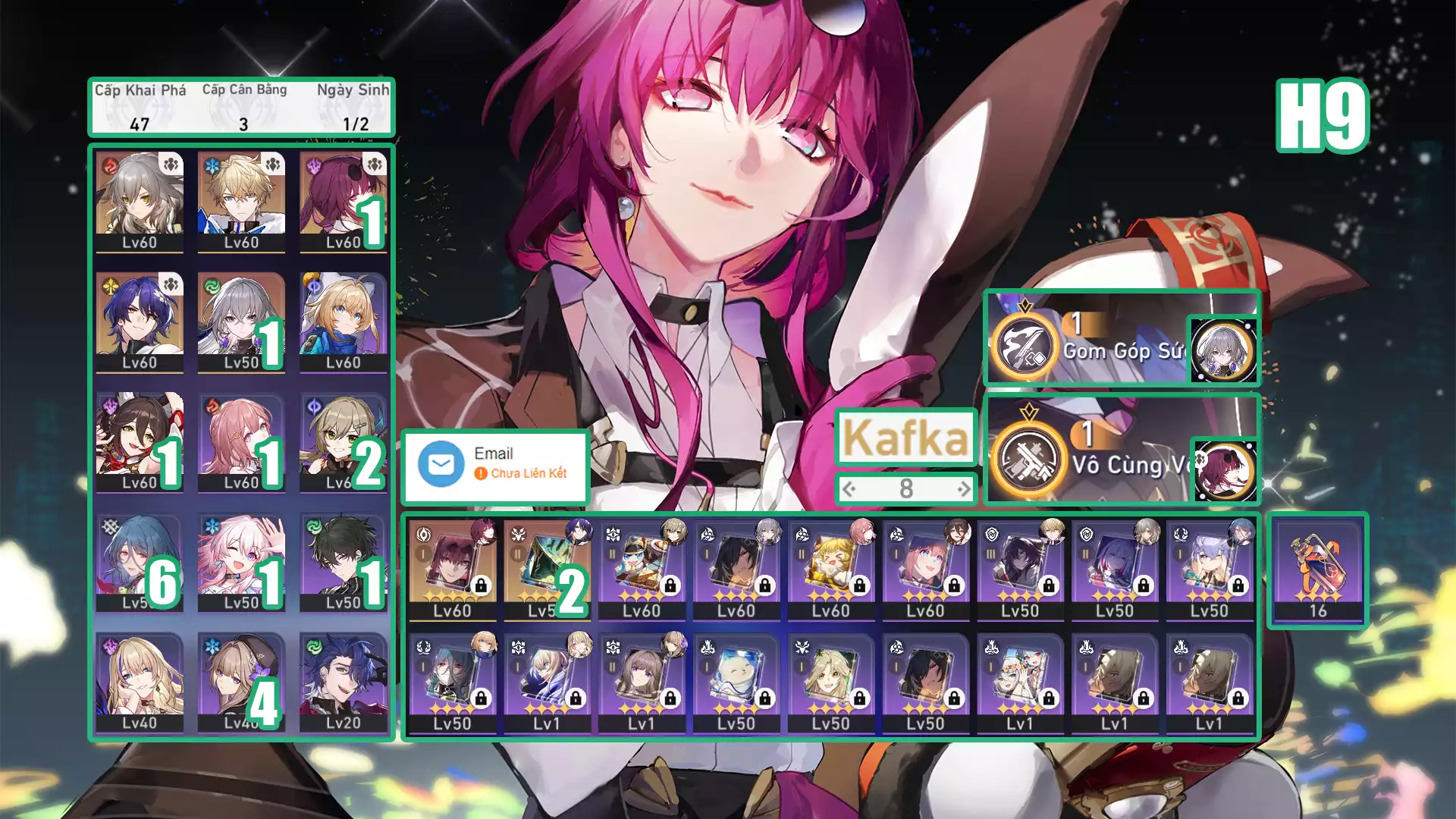
Task: Advance with the right arrow beside 8
Action: pyautogui.click(x=963, y=489)
